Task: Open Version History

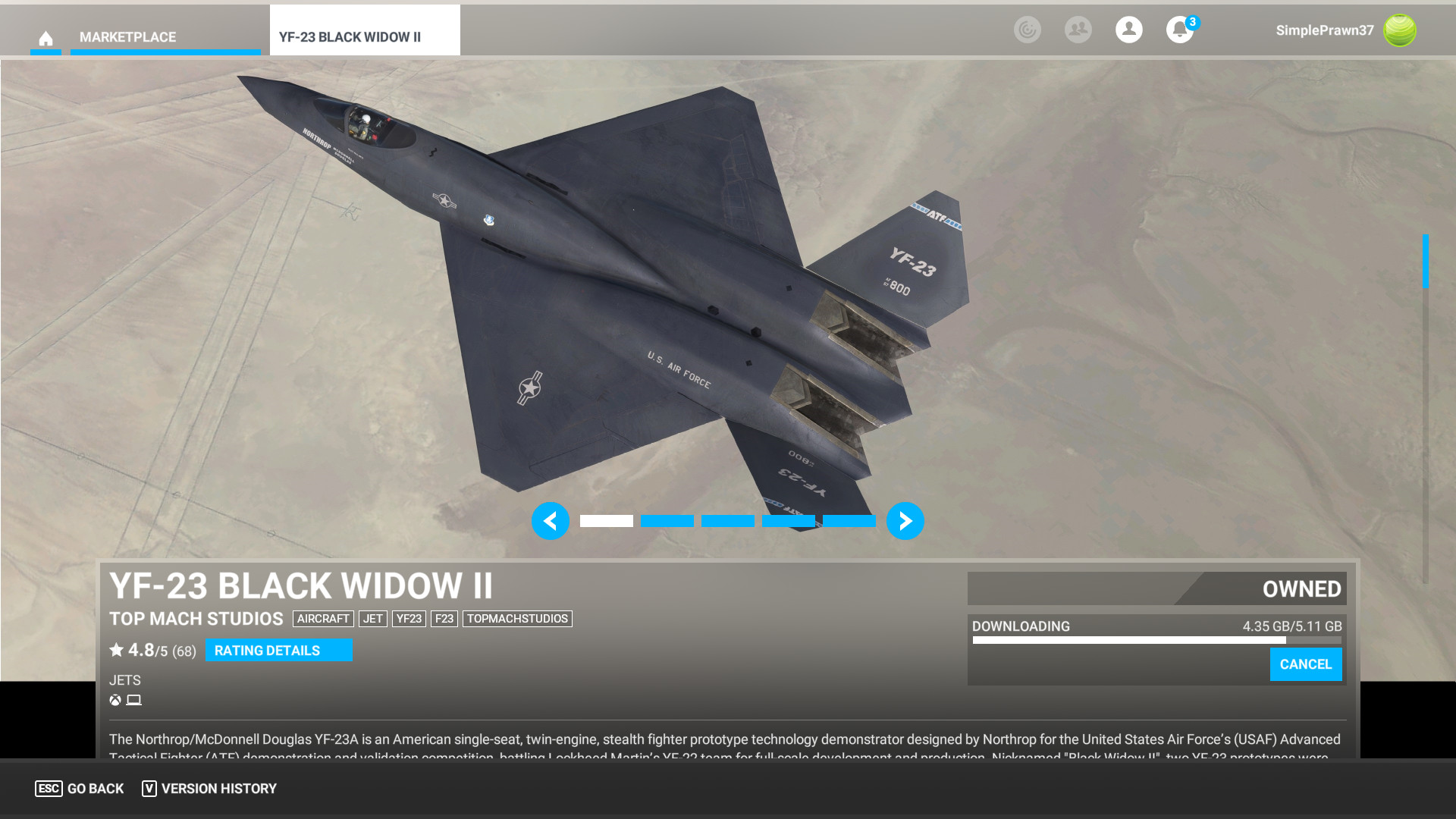Action: [209, 789]
